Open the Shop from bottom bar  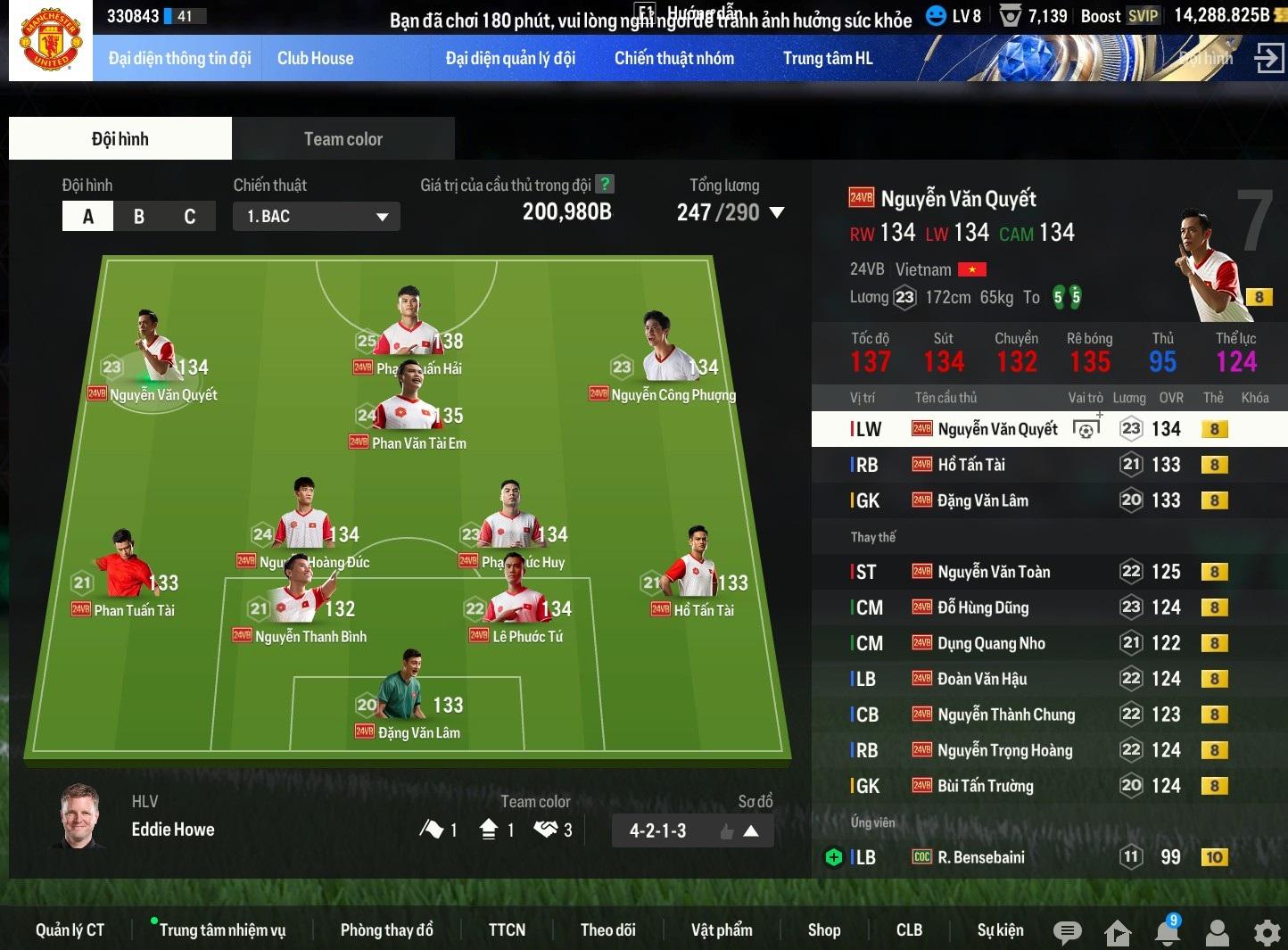(x=823, y=930)
